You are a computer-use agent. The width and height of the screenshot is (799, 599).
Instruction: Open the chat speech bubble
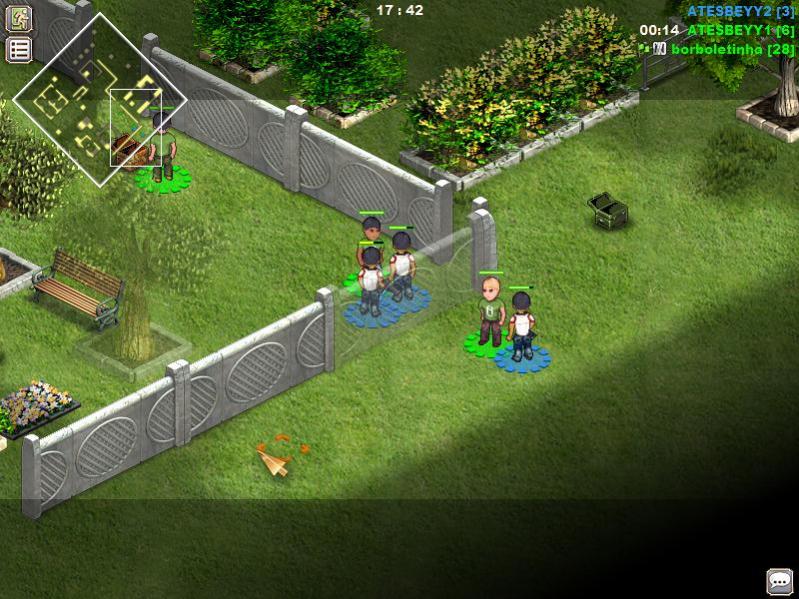click(779, 581)
